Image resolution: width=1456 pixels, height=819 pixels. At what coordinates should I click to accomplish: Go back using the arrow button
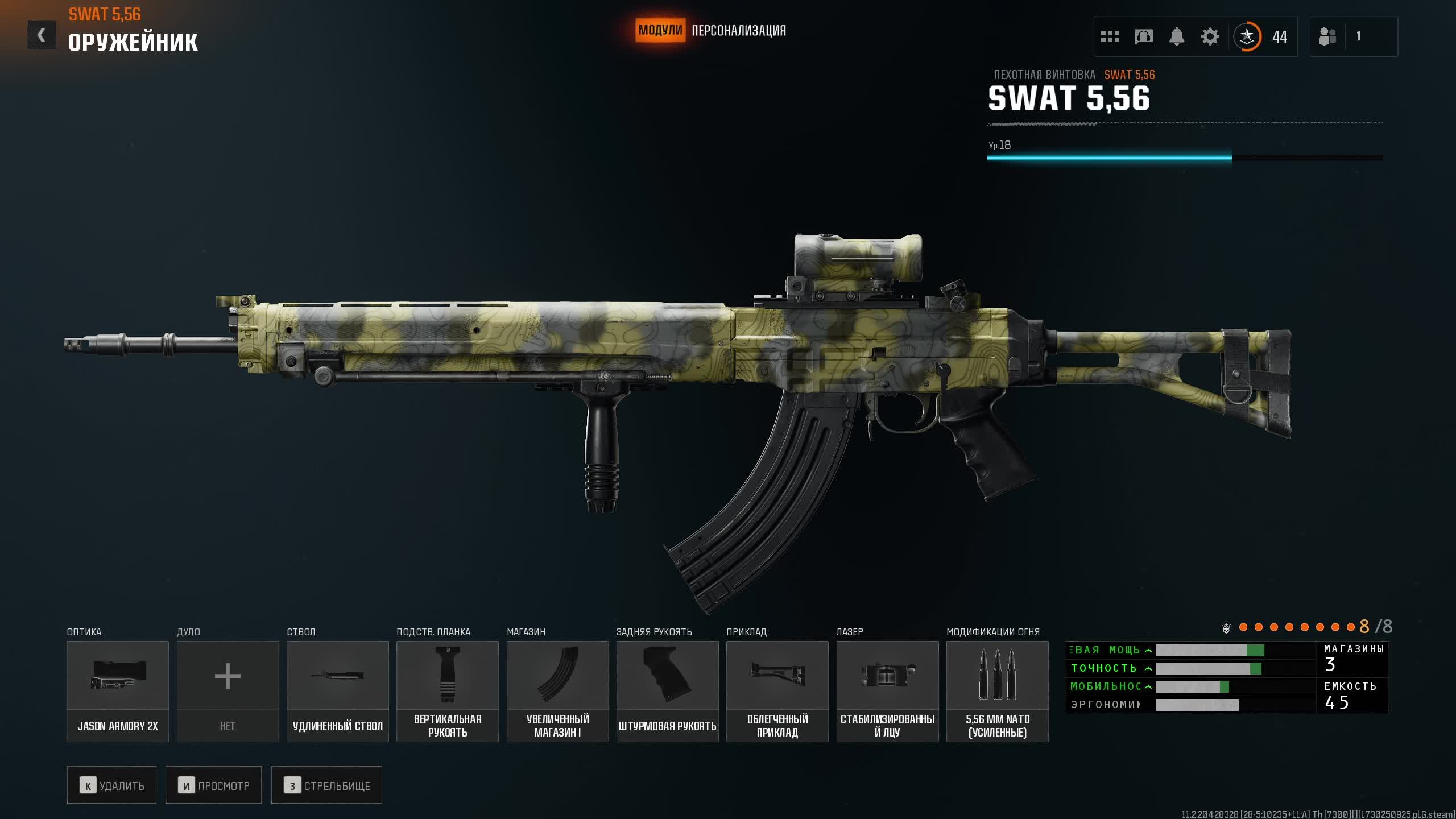pyautogui.click(x=42, y=35)
